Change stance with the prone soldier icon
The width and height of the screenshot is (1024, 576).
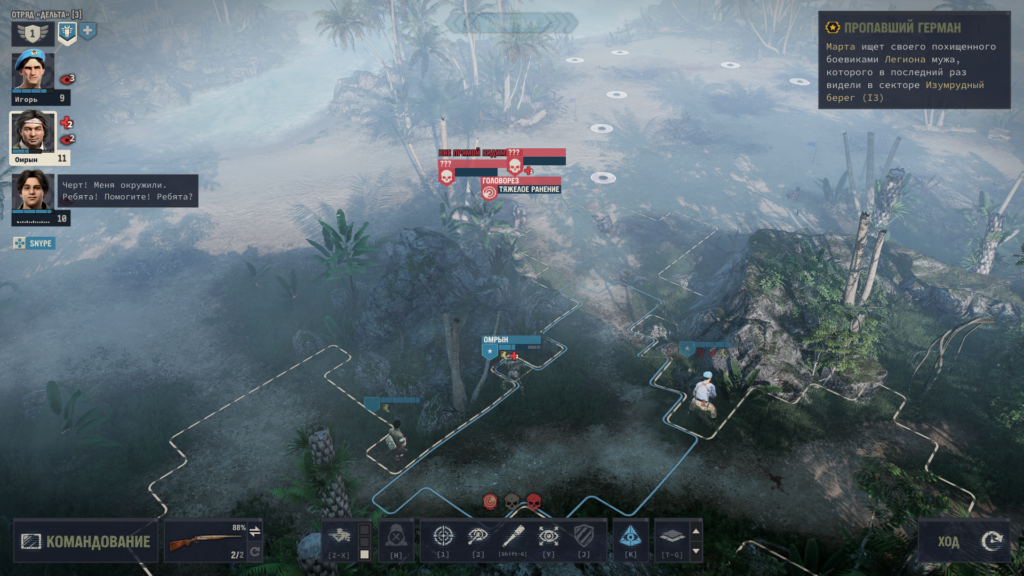338,535
